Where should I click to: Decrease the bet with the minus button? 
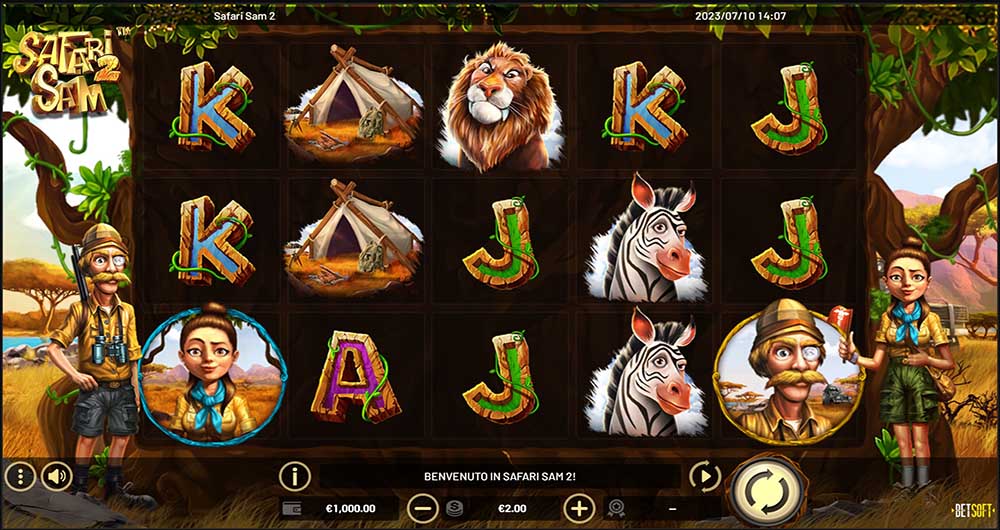click(x=424, y=508)
